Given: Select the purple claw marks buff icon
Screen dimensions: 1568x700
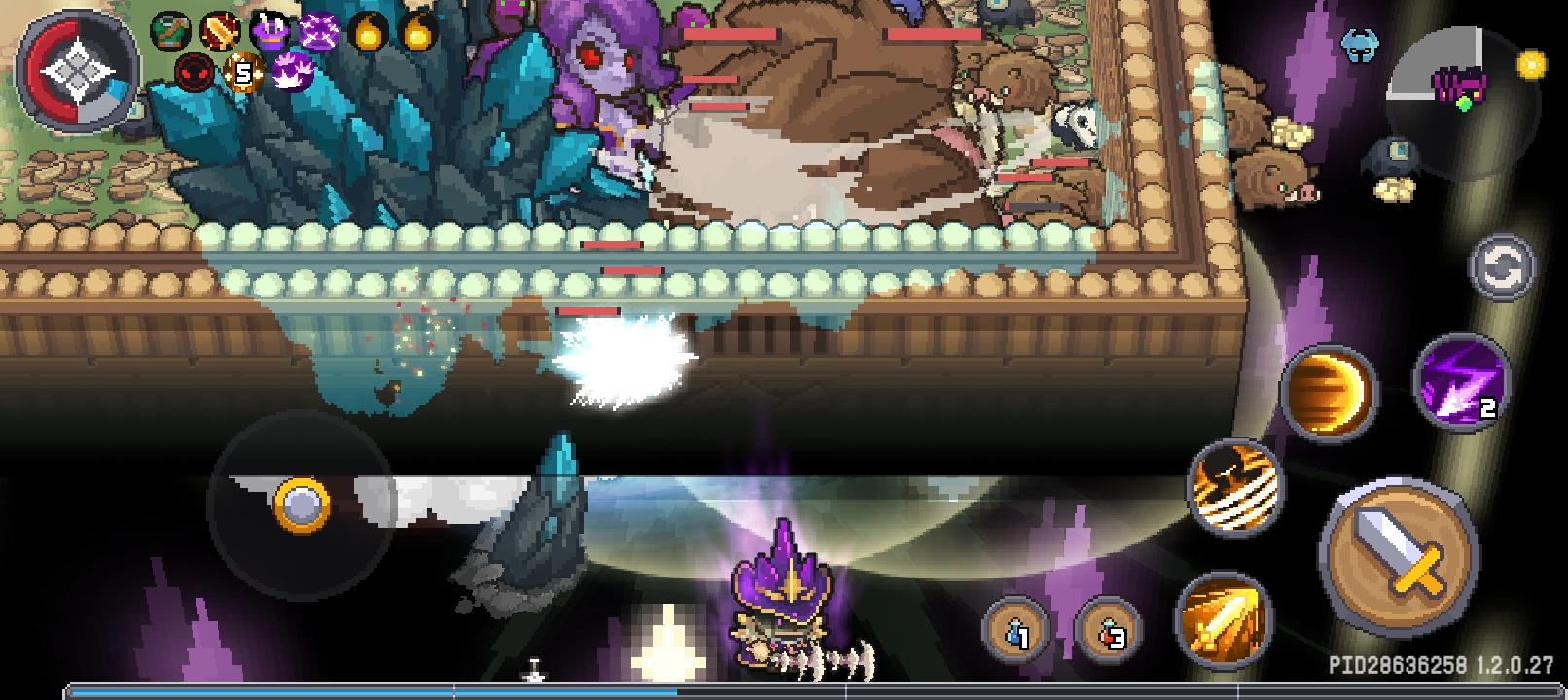Looking at the screenshot, I should point(294,71).
